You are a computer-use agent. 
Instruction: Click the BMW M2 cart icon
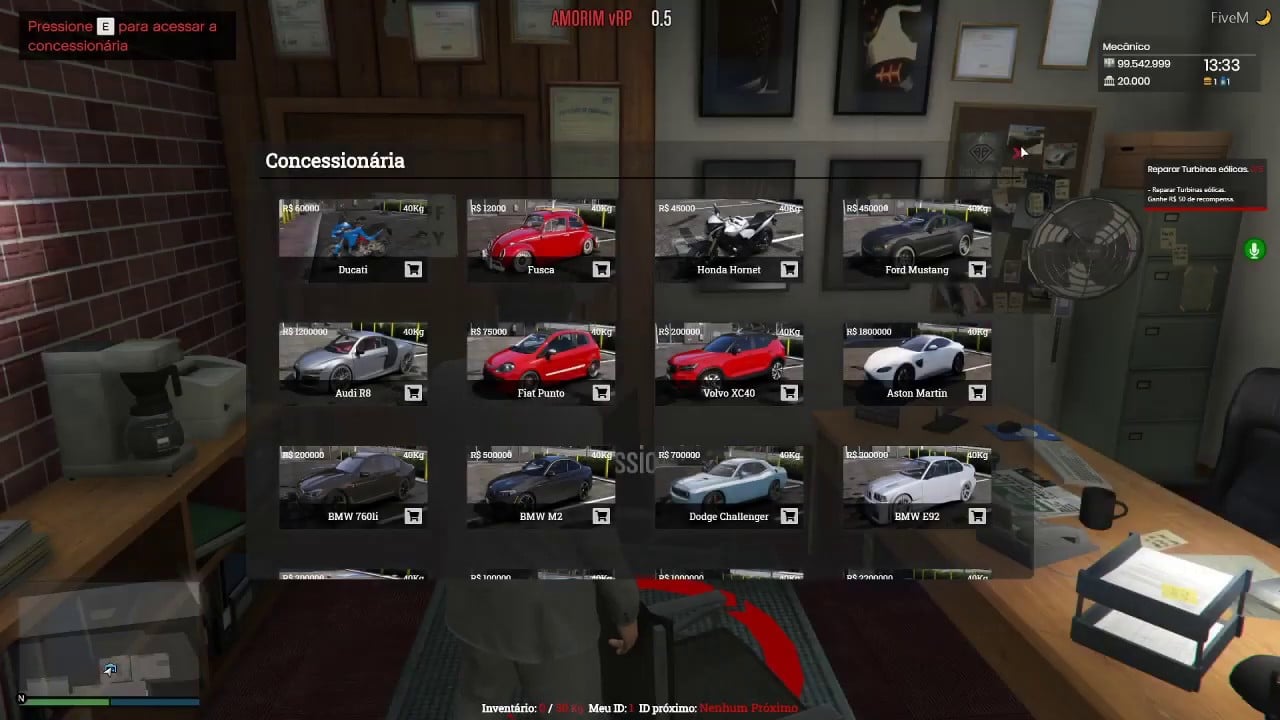click(601, 516)
